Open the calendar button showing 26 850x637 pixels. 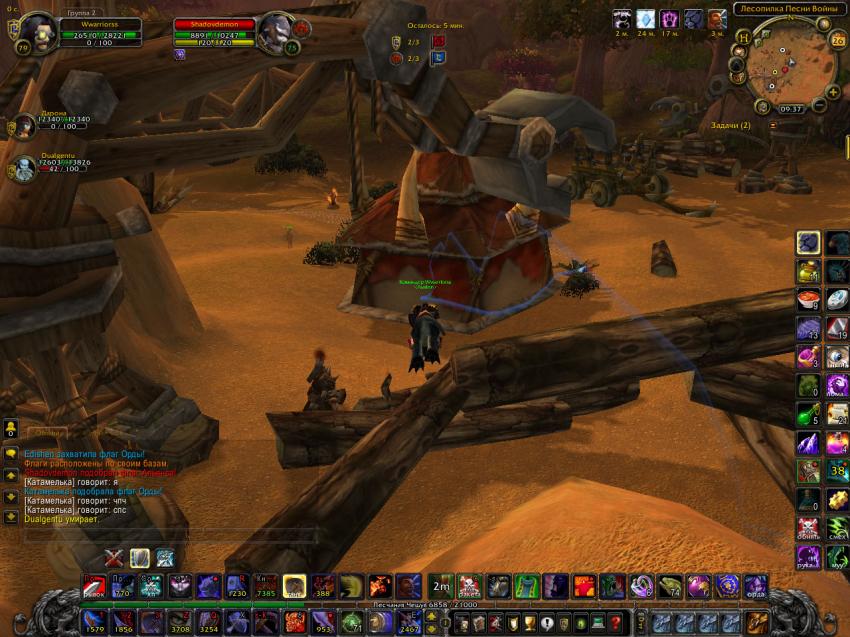pyautogui.click(x=837, y=40)
